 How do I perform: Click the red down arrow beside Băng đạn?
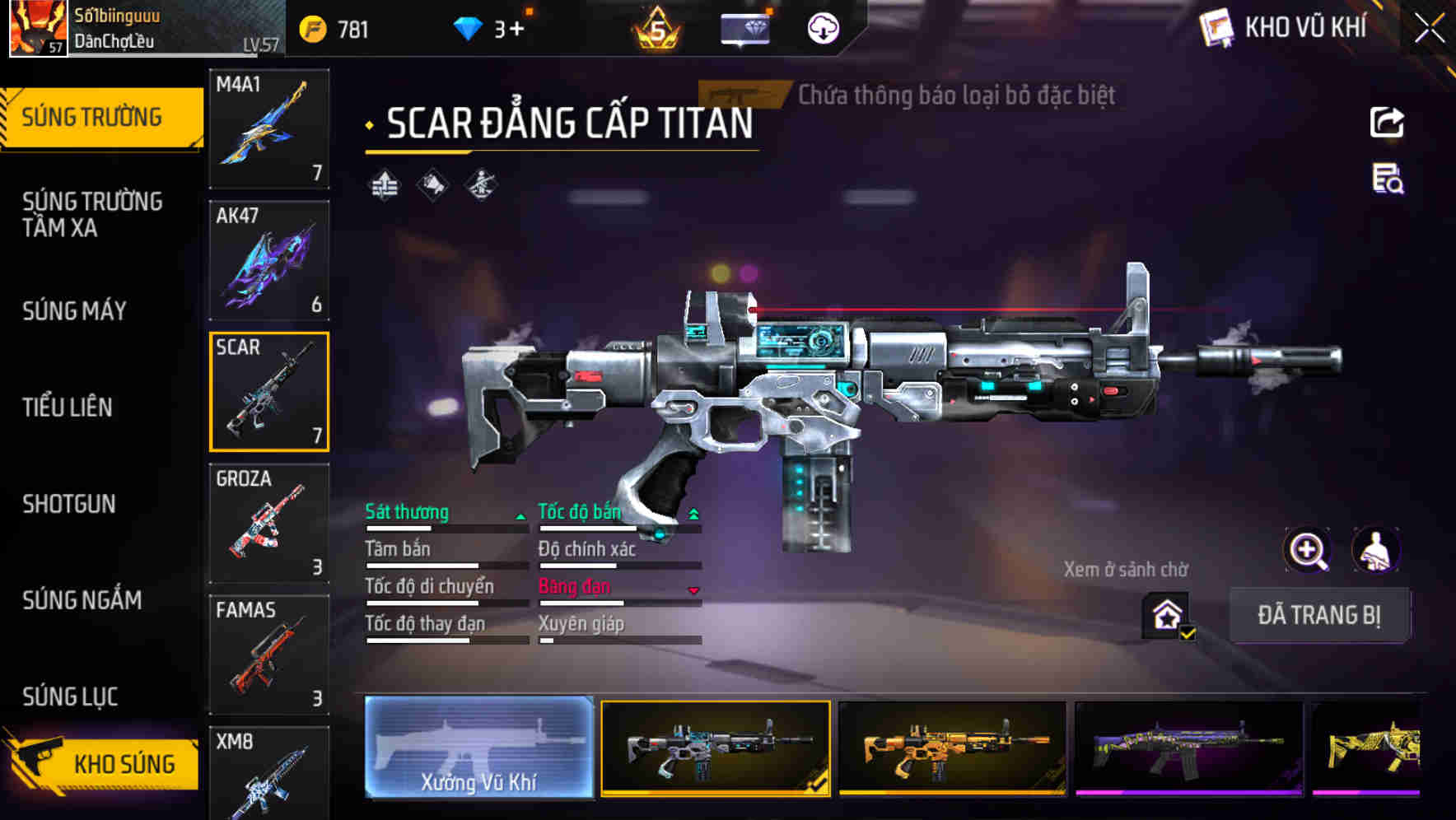[694, 590]
